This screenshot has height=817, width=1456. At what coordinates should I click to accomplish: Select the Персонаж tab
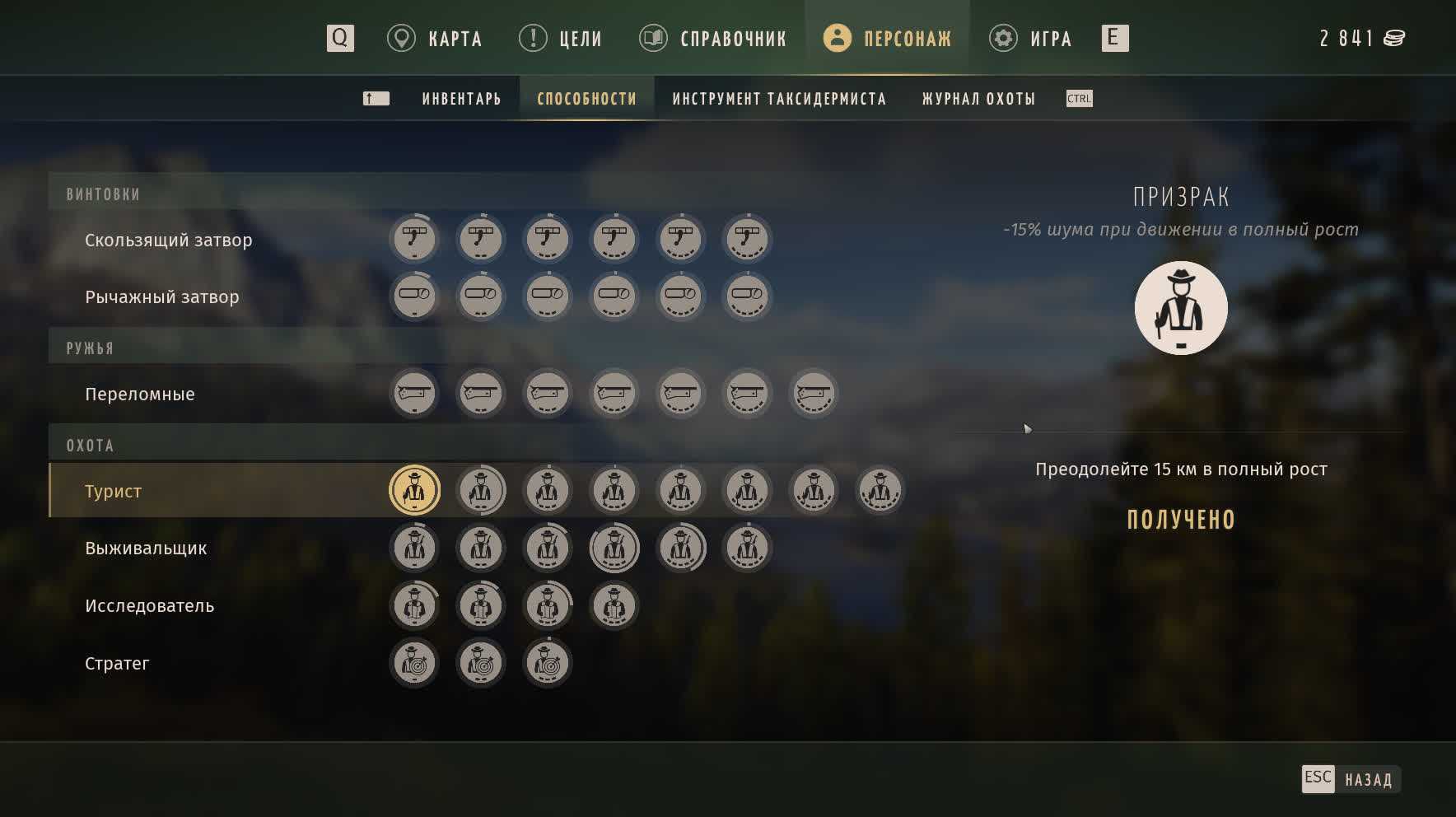coord(888,39)
